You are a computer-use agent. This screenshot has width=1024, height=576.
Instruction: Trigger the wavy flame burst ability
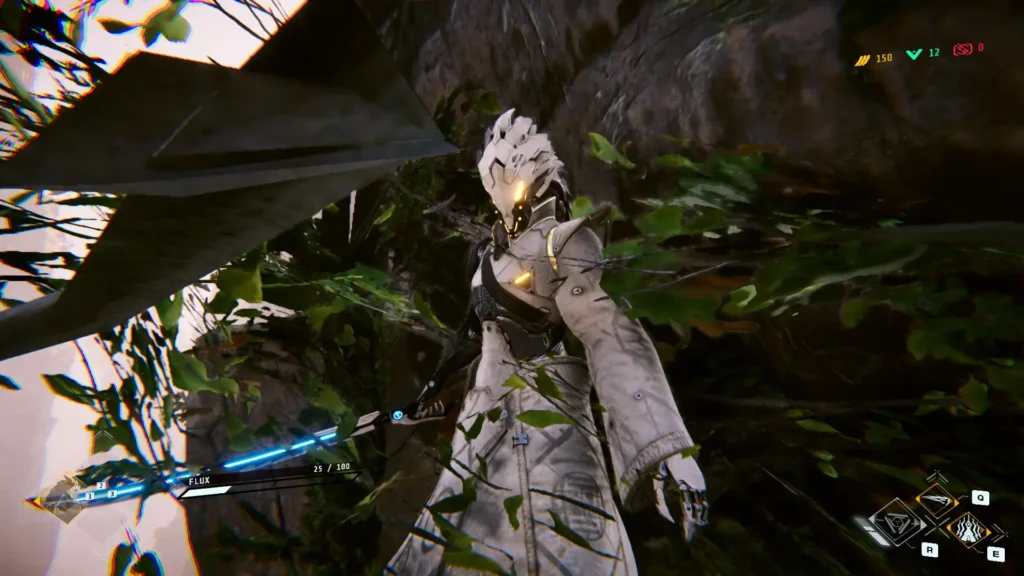point(966,528)
